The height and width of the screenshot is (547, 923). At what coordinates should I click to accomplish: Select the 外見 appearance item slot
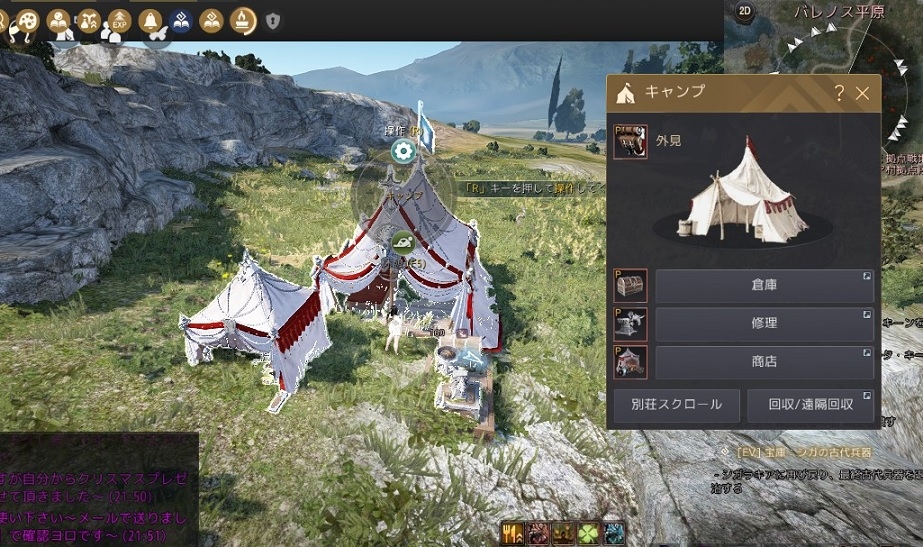tap(631, 142)
